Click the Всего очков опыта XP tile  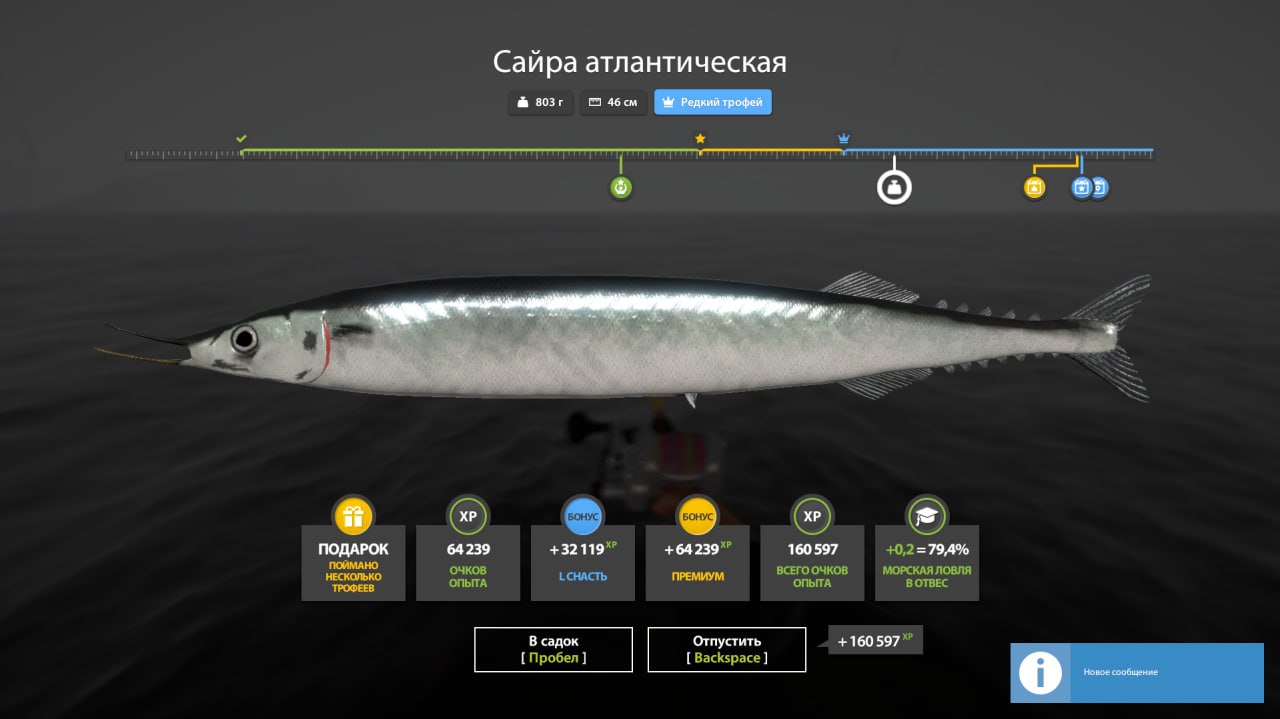[x=812, y=561]
